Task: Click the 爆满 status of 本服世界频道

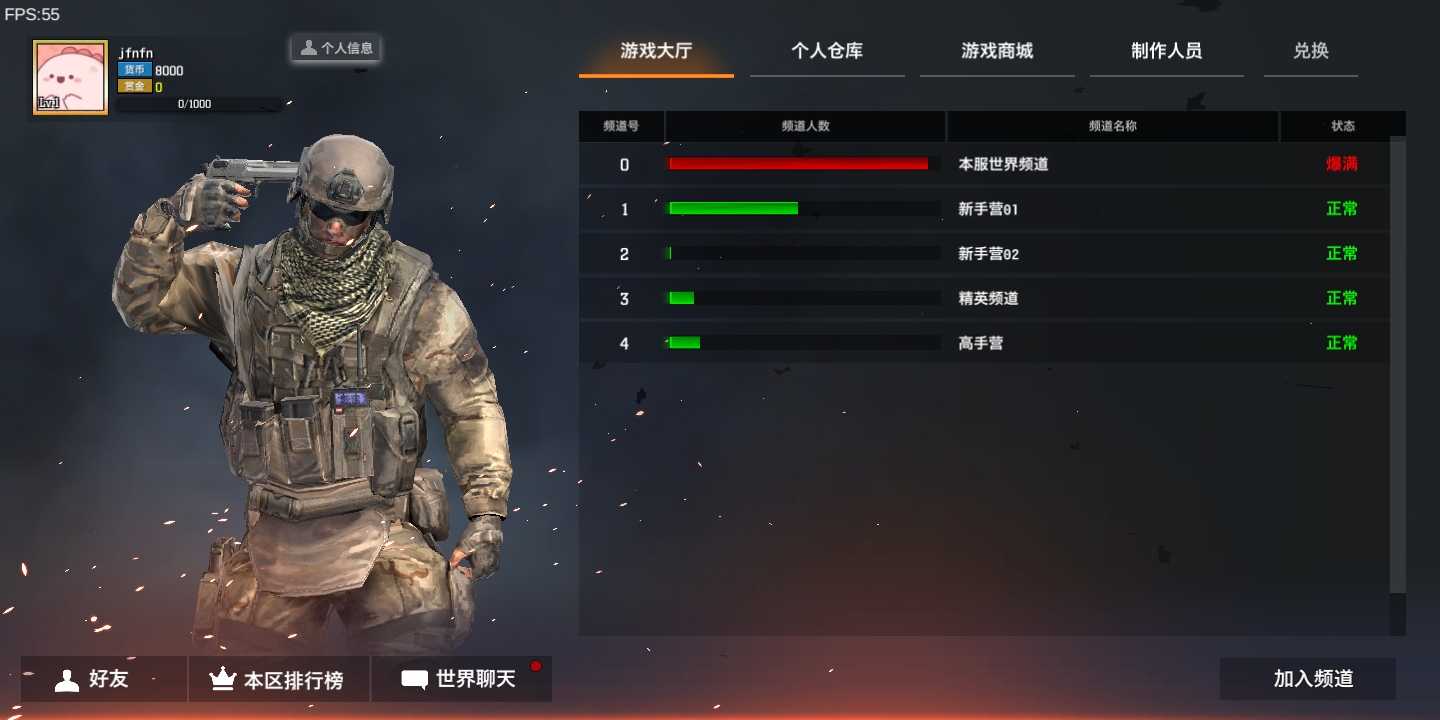Action: pyautogui.click(x=1341, y=164)
